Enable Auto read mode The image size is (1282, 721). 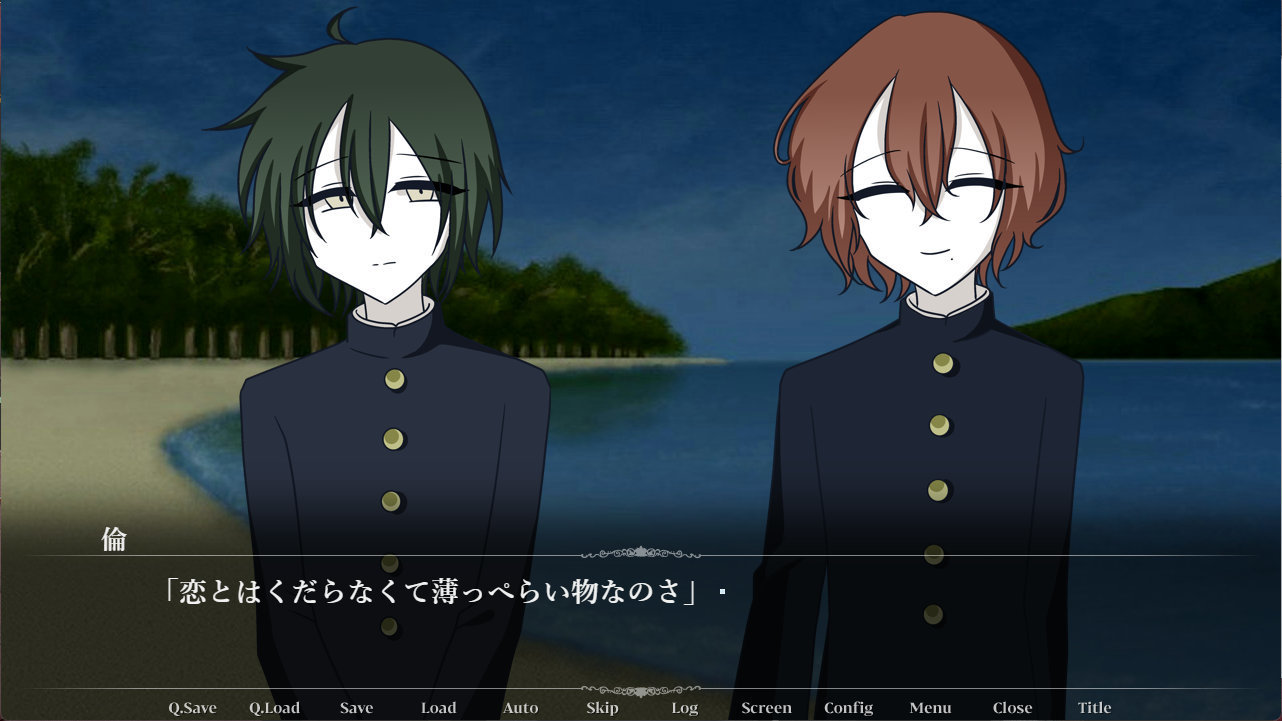(x=520, y=707)
